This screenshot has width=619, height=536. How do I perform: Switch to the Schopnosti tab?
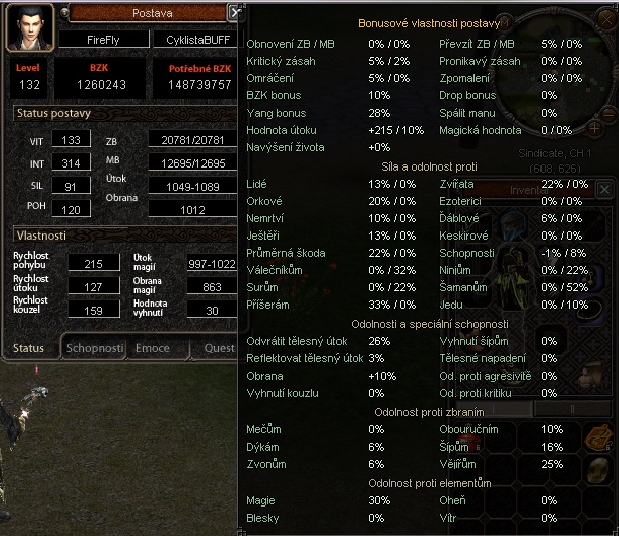coord(94,348)
